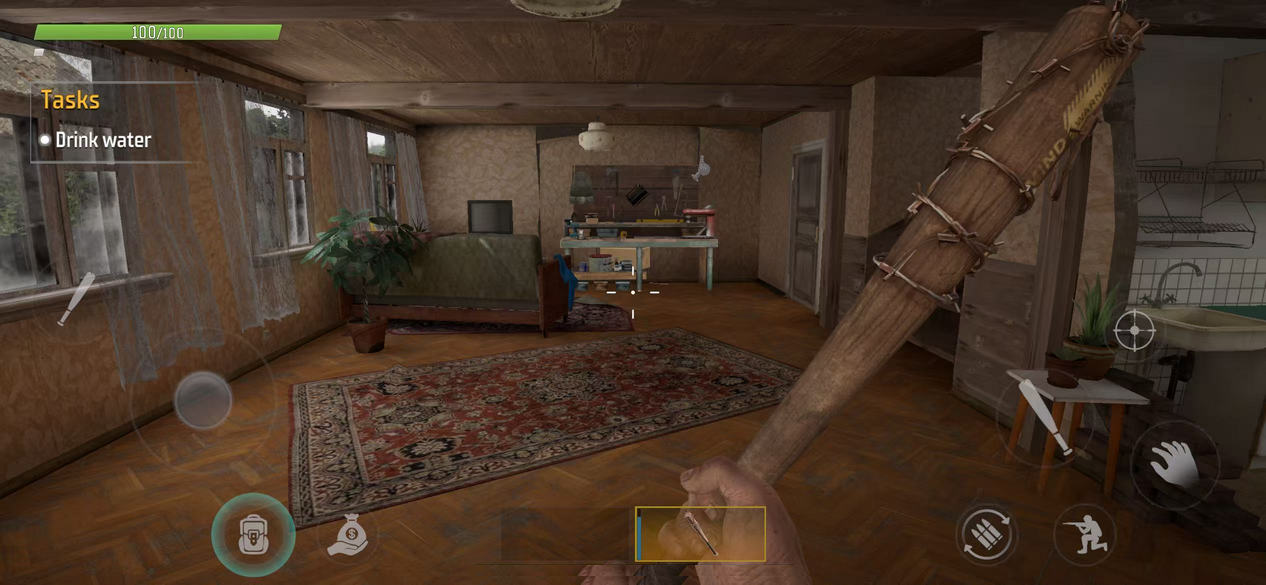Select the barbed bat hotbar slot
Viewport: 1266px width, 585px height.
tap(700, 533)
